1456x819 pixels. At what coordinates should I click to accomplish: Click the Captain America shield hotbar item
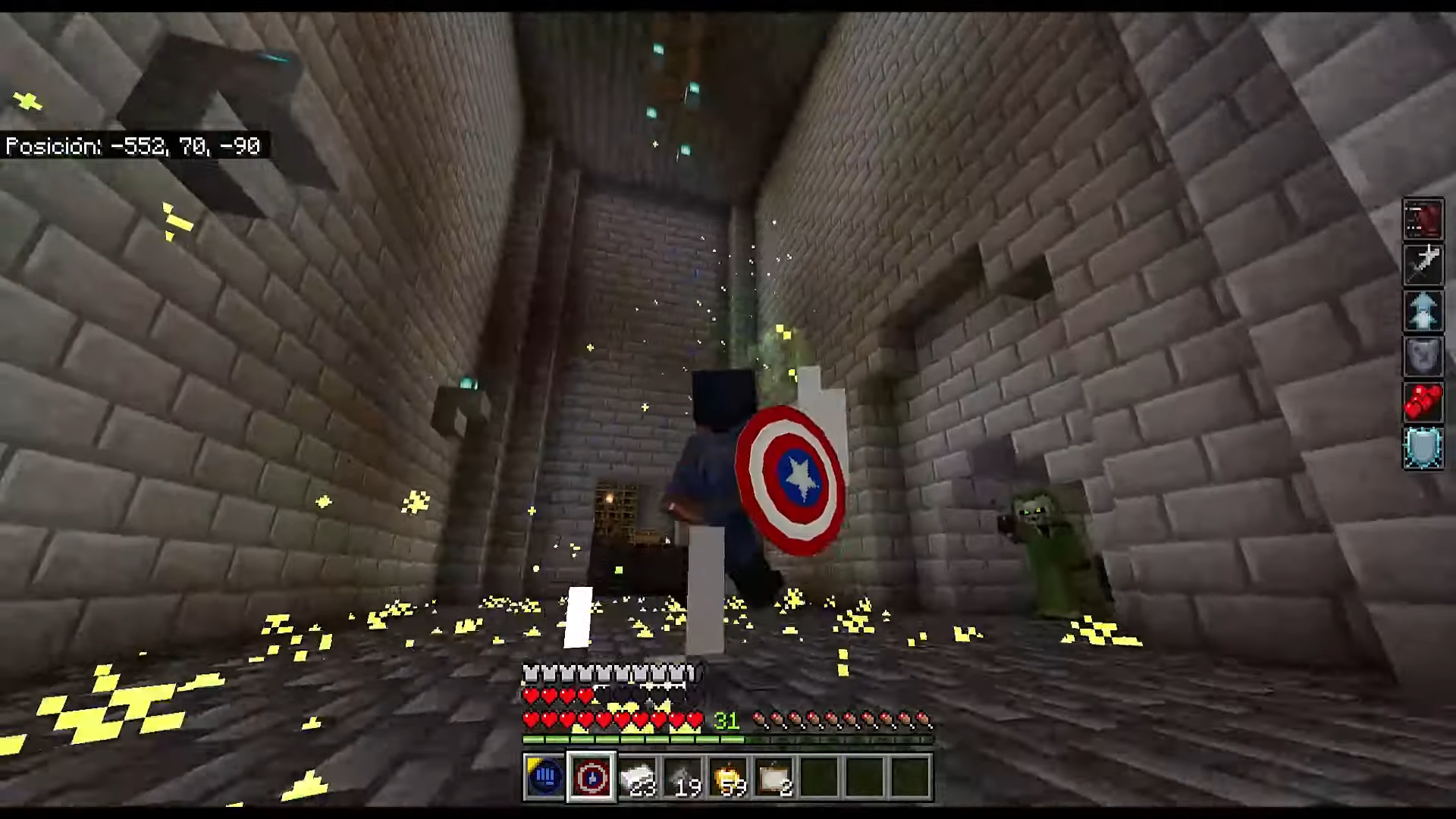(x=591, y=774)
